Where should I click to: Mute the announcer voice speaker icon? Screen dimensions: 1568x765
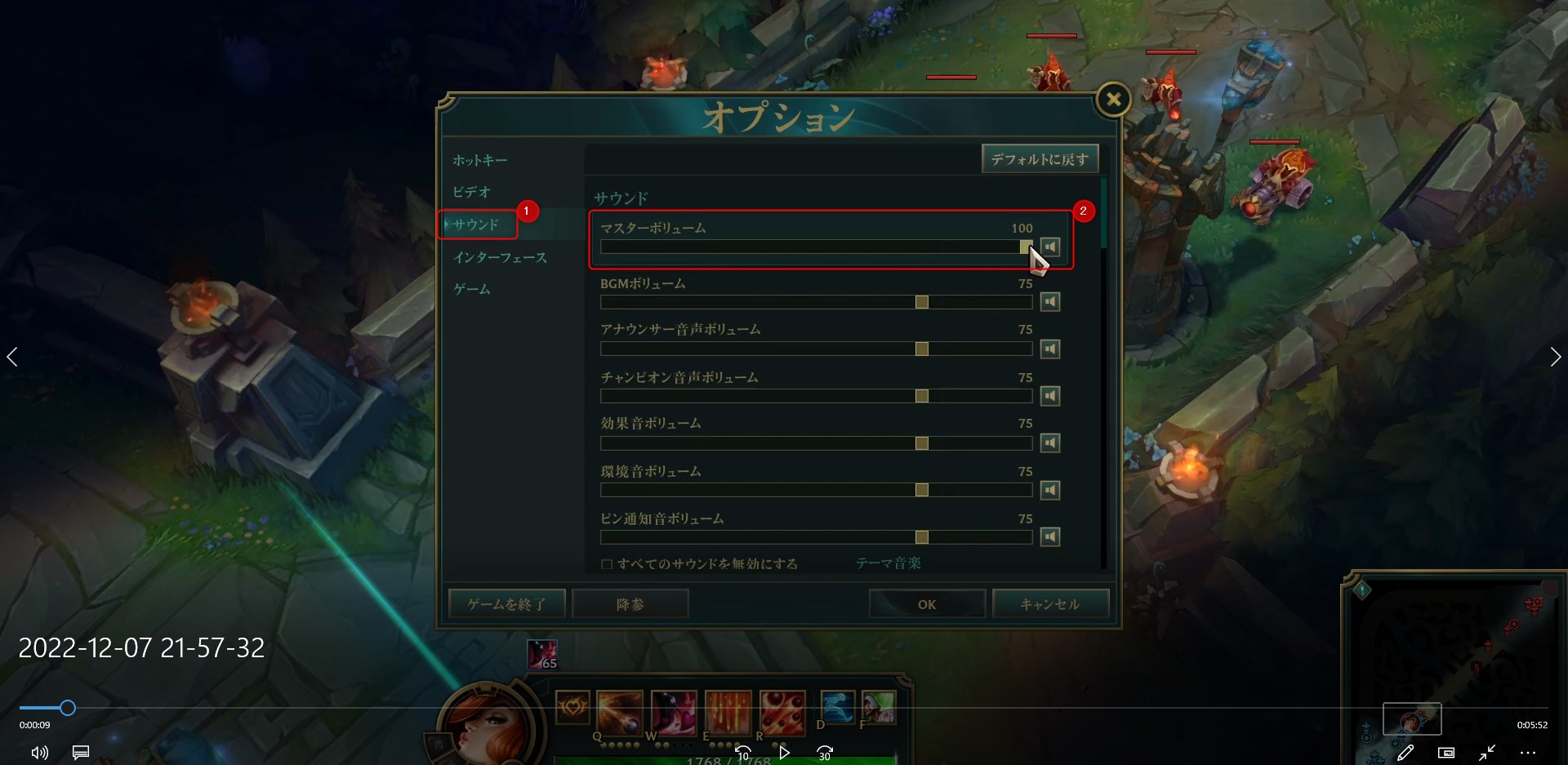pos(1050,349)
